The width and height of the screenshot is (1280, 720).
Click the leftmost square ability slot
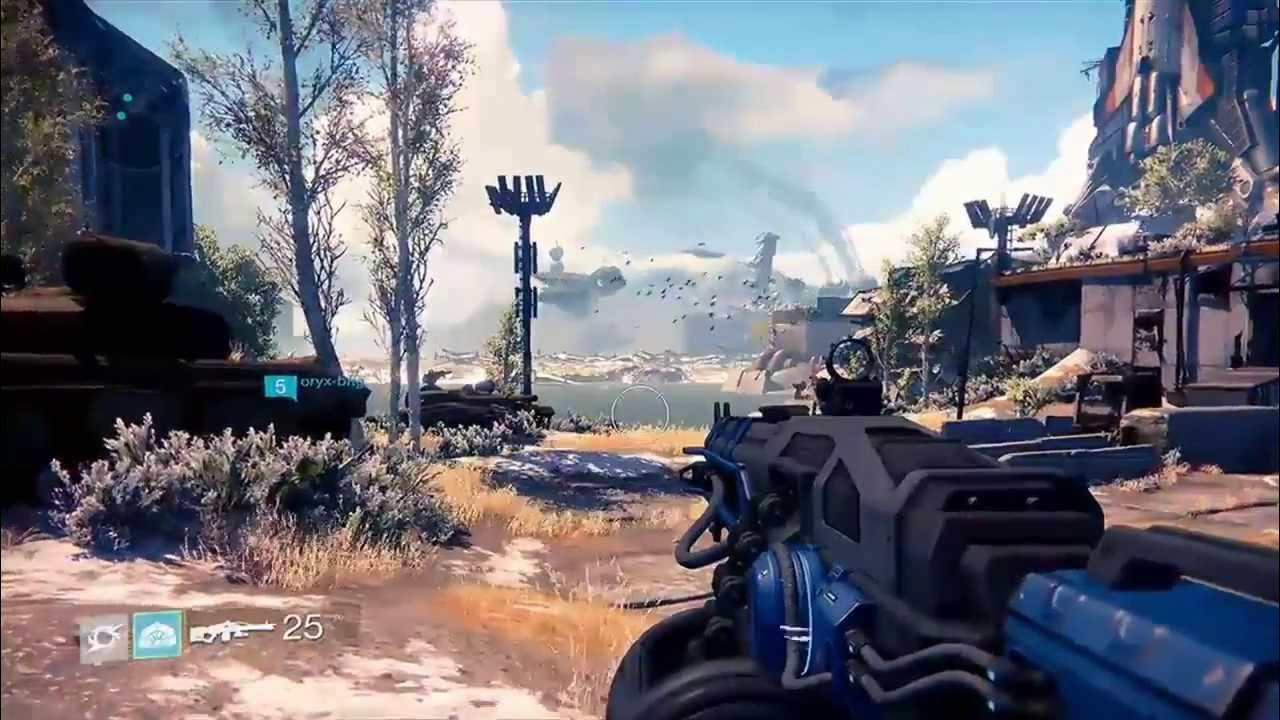coord(104,636)
